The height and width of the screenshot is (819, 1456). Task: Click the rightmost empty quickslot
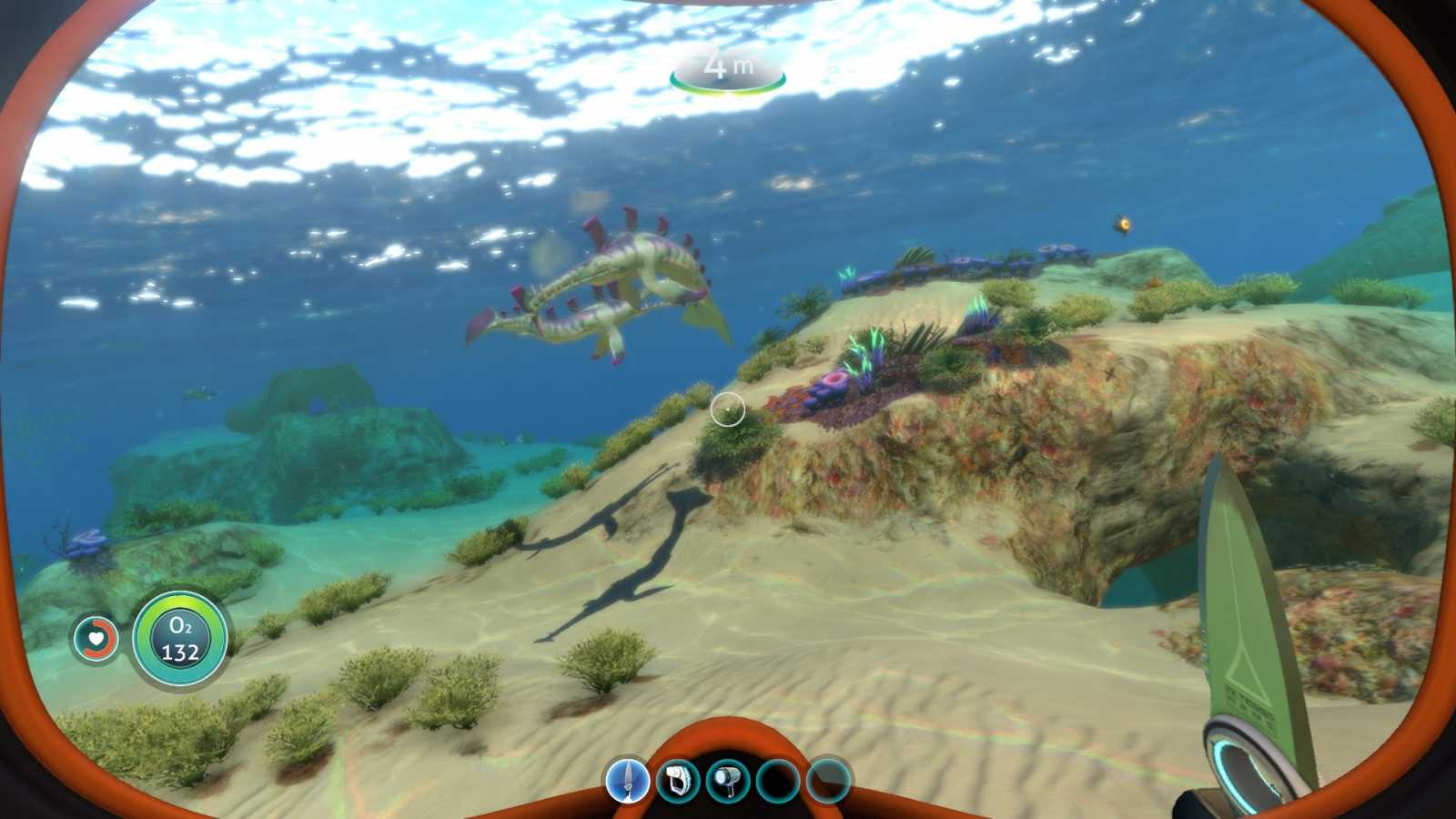pos(827,781)
